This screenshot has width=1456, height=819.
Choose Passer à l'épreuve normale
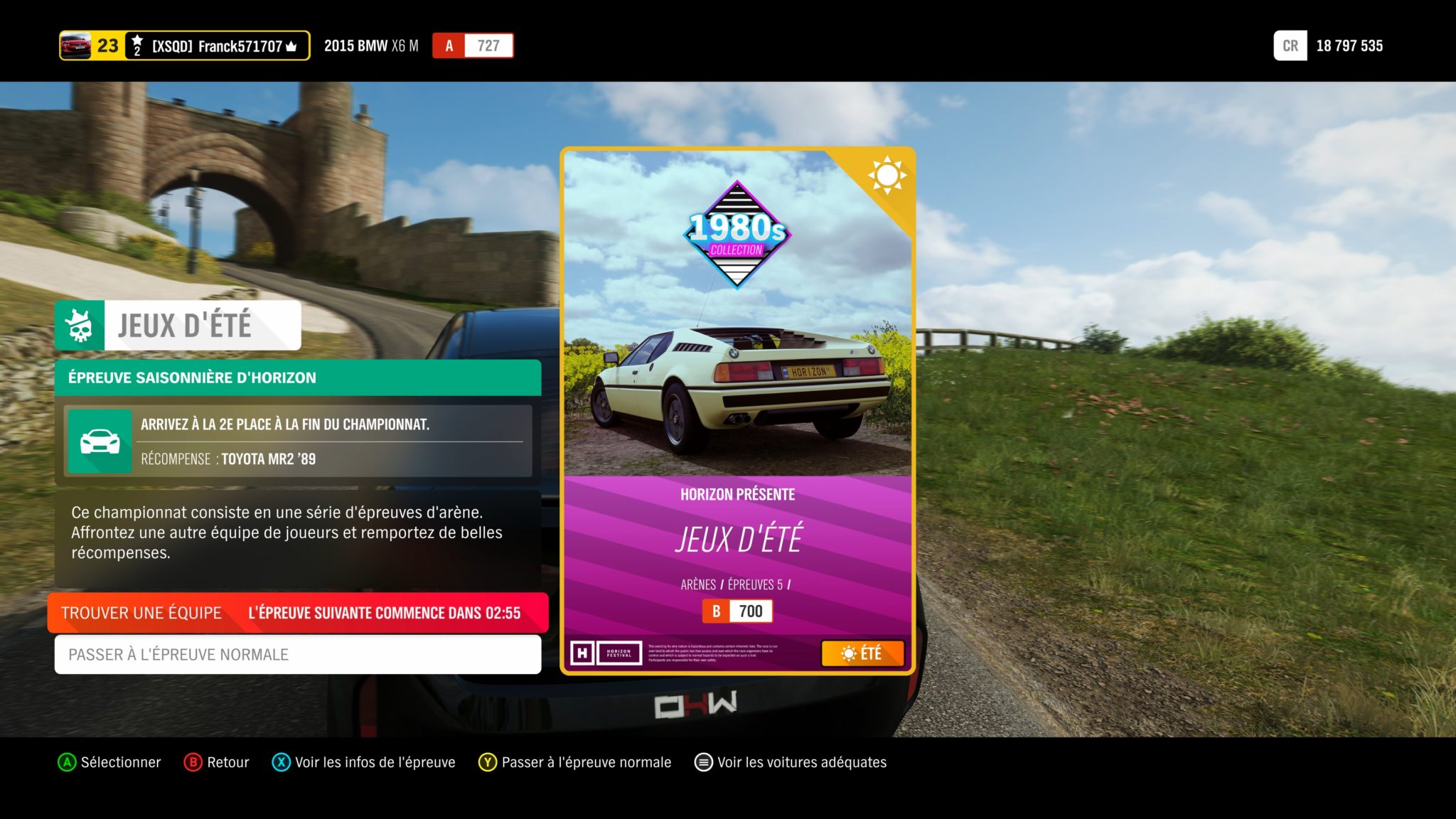pos(297,654)
